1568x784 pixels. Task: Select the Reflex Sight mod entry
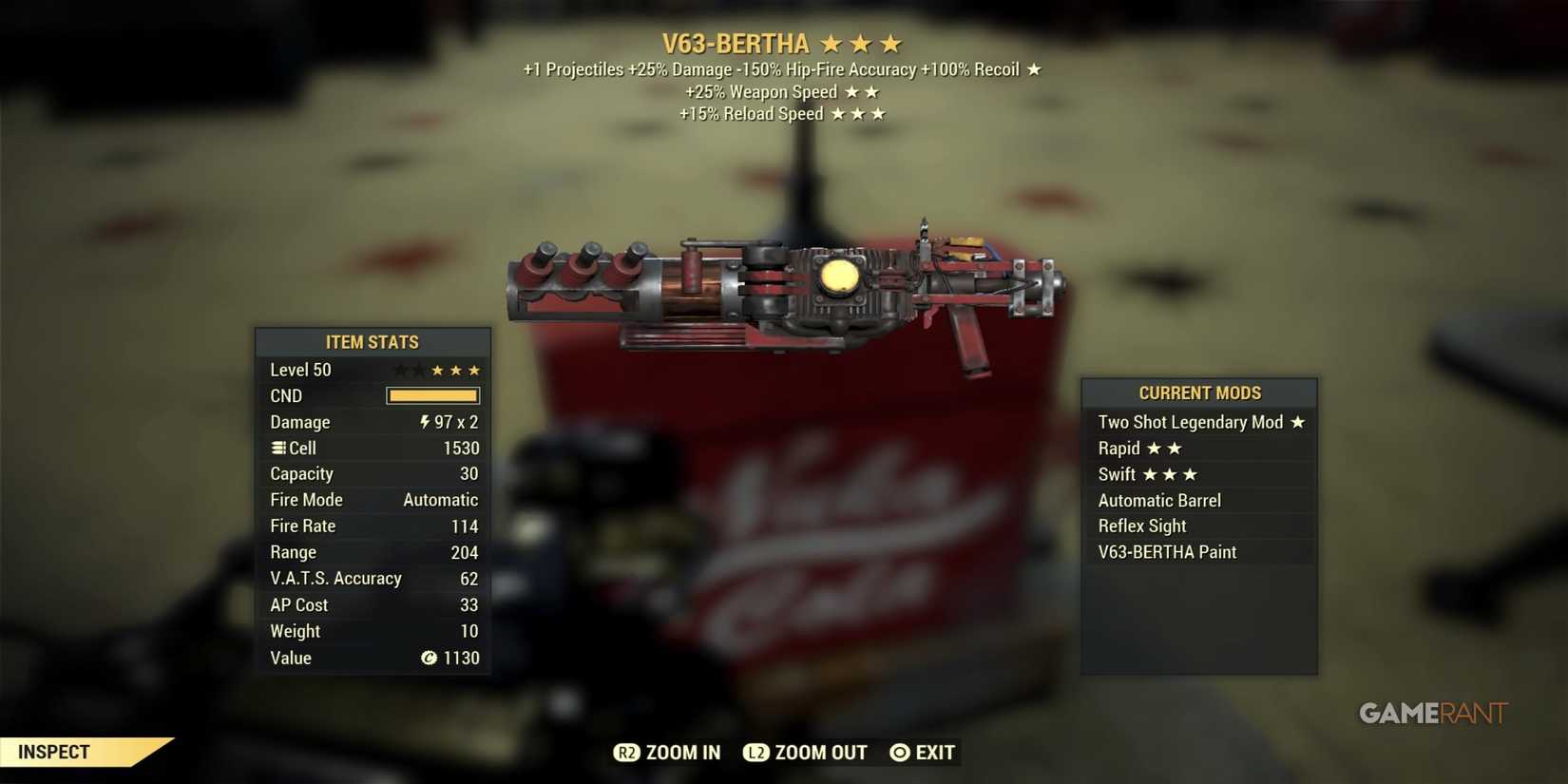(1140, 526)
